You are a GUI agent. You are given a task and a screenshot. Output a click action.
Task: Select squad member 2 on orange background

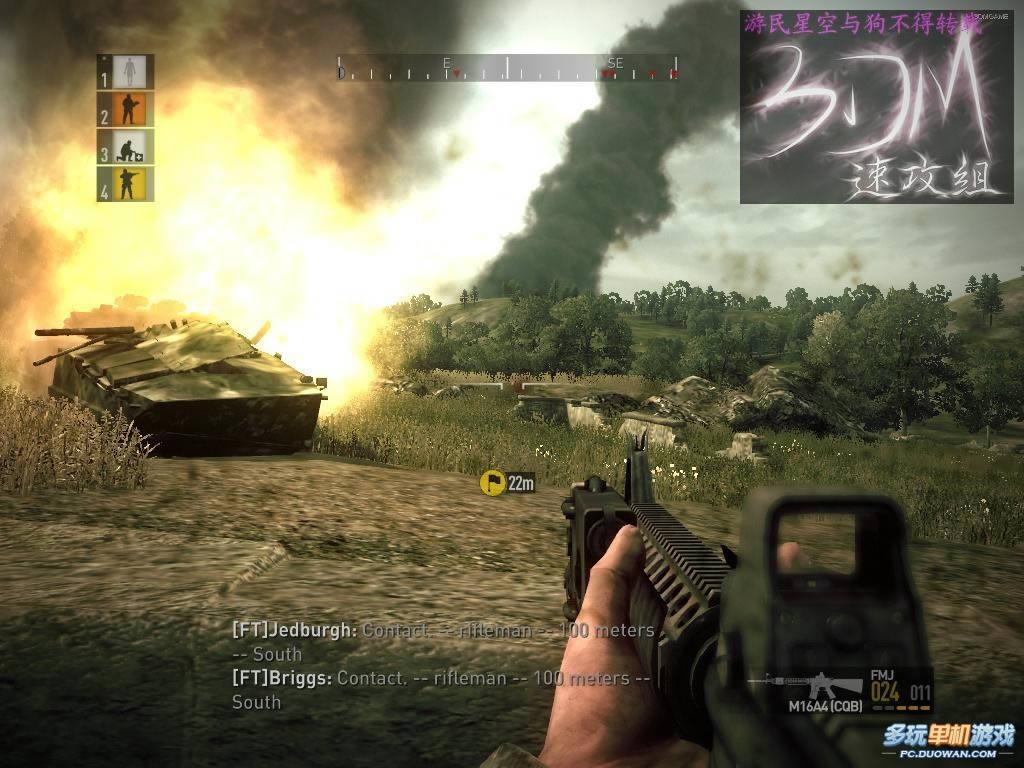click(126, 109)
